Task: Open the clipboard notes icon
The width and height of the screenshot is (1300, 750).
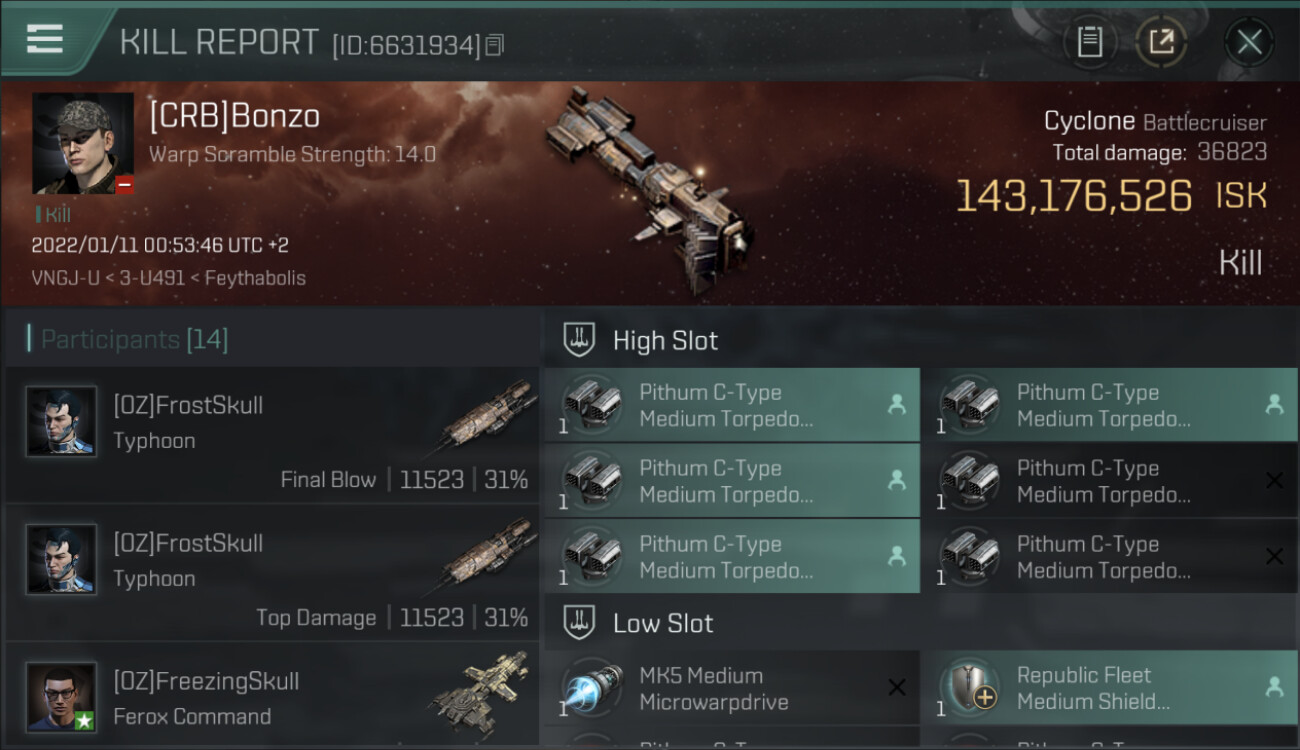Action: point(1089,42)
